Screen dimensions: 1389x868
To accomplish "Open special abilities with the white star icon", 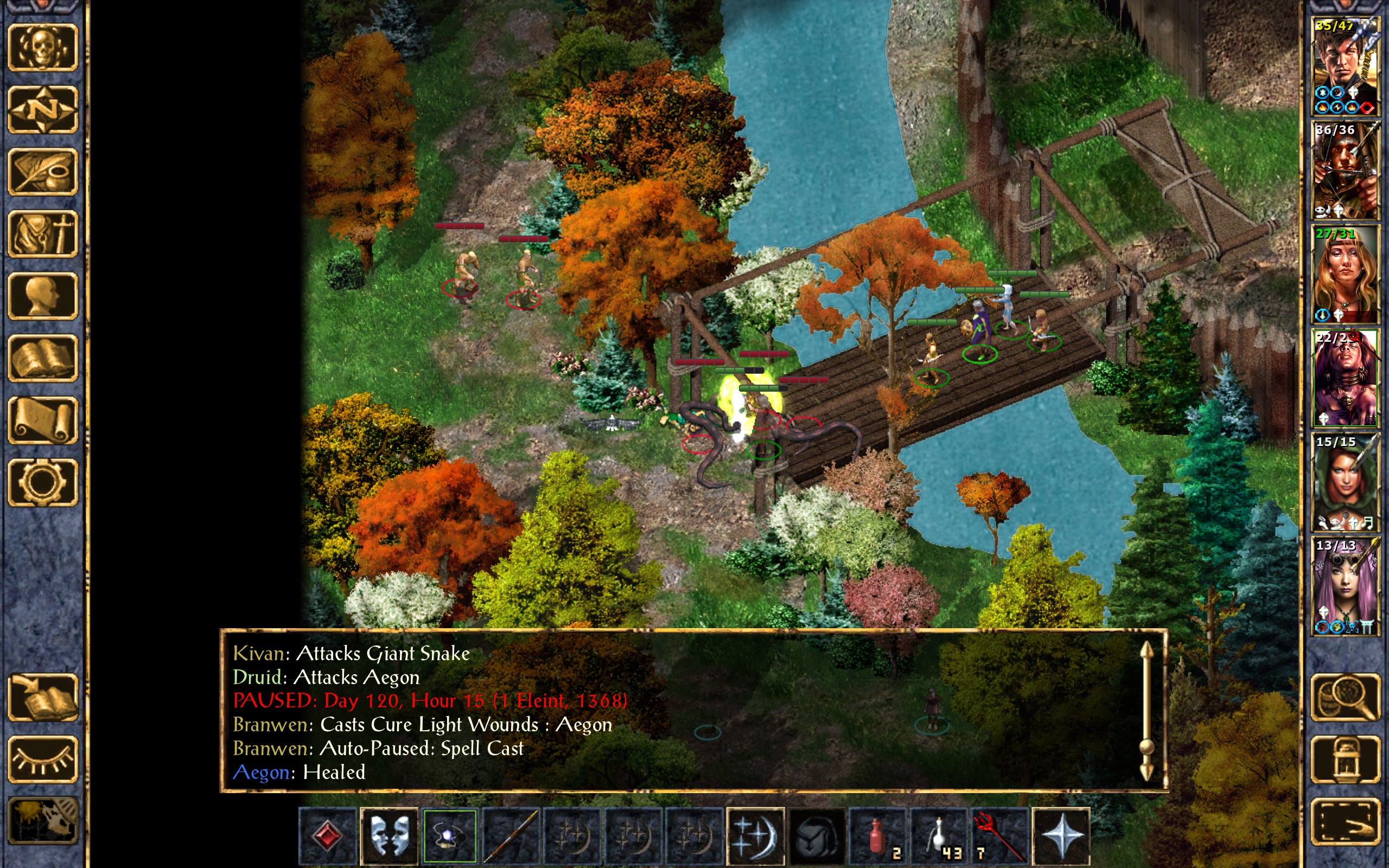I will point(1060,836).
